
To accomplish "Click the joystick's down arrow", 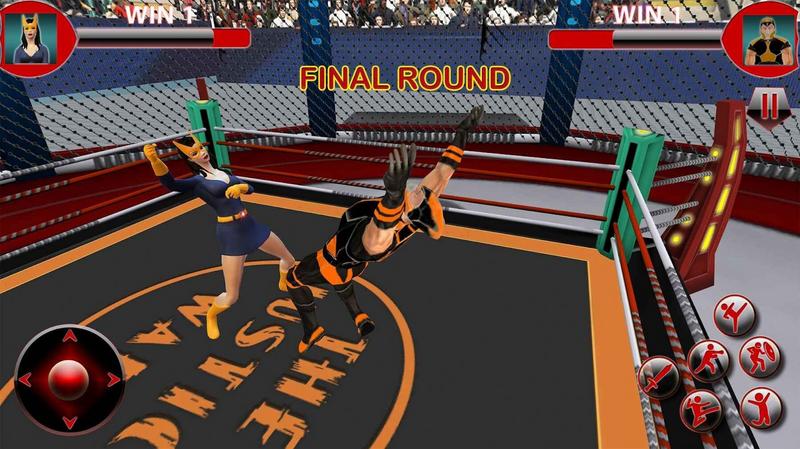I will point(69,422).
